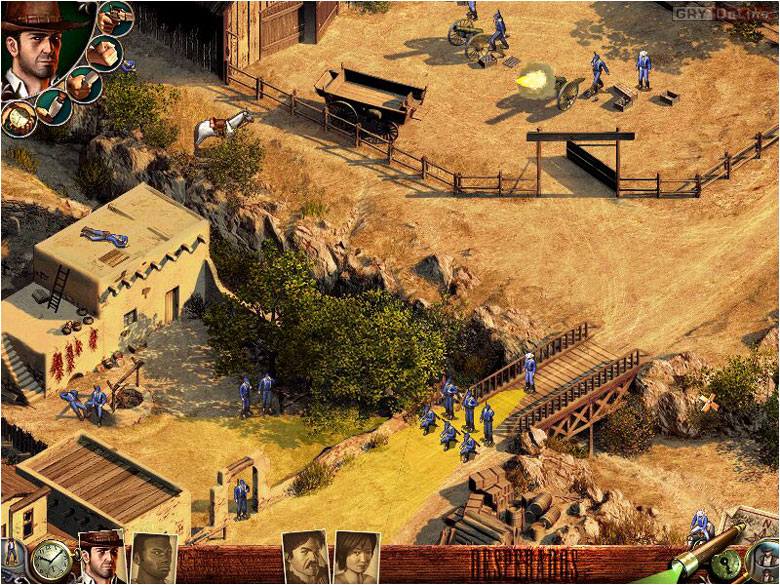This screenshot has height=585, width=780.
Task: Click the green keyhole button
Action: pos(728,561)
